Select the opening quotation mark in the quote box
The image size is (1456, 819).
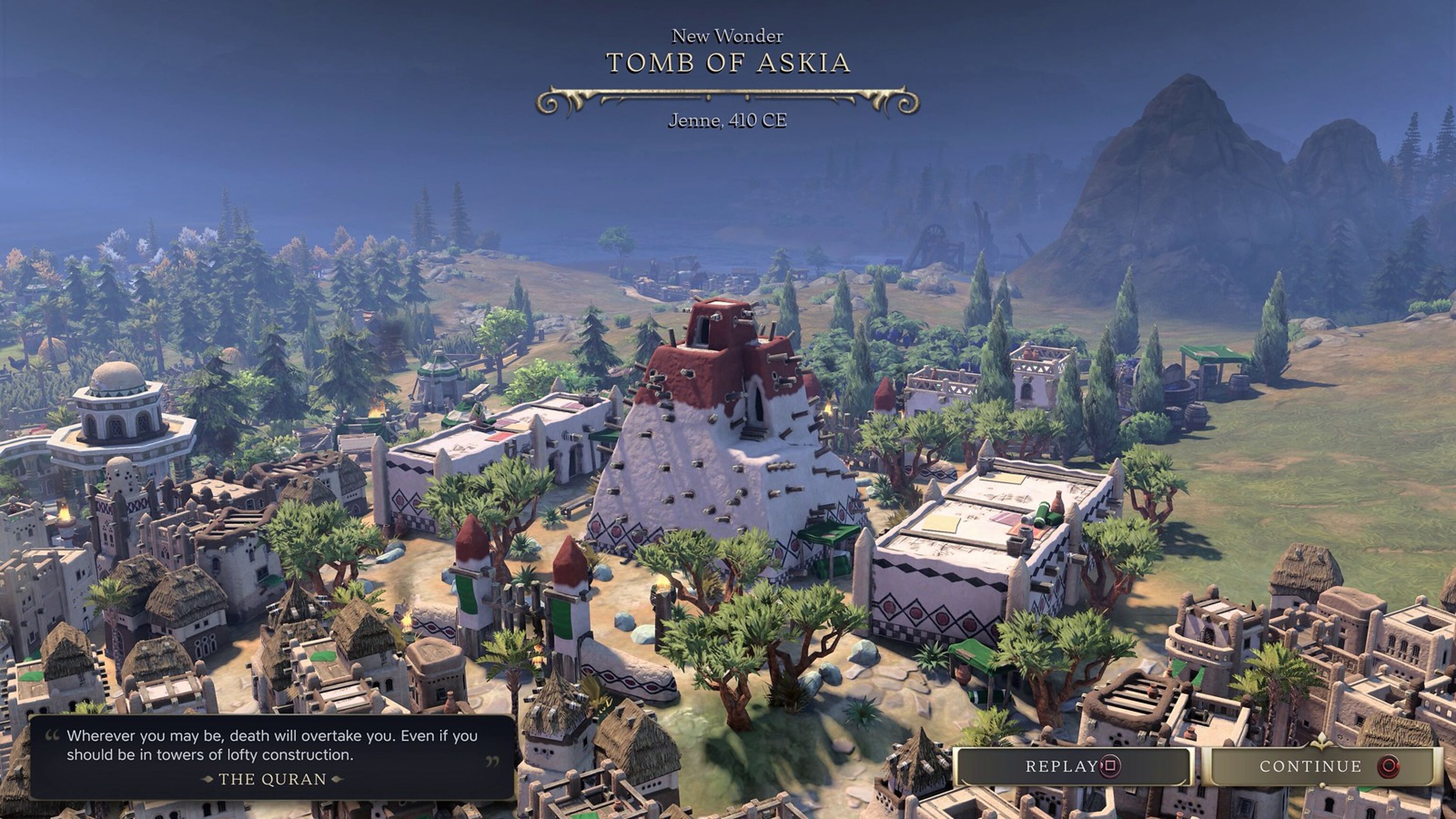pos(52,736)
